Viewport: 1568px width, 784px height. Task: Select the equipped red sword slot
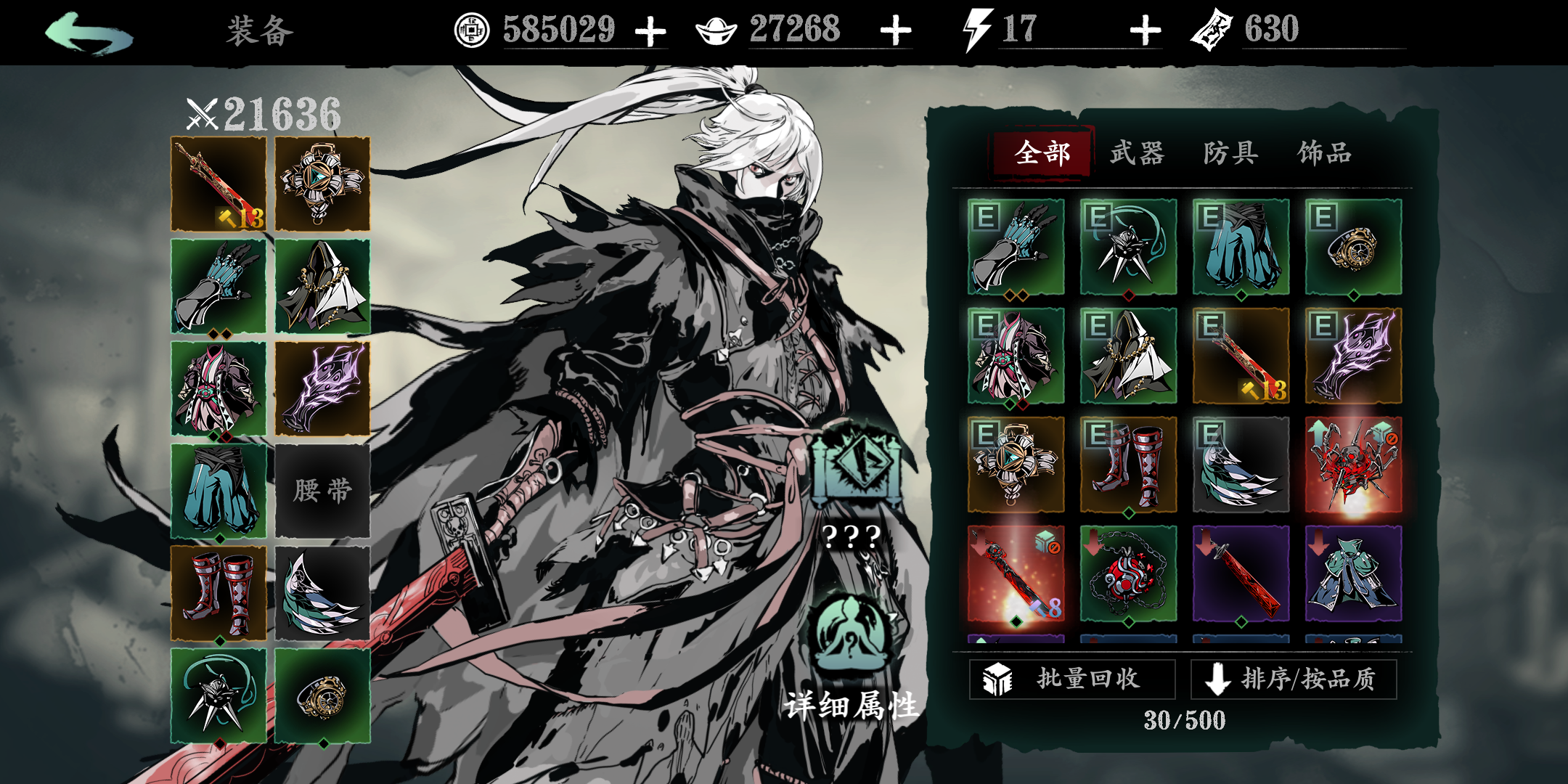(x=219, y=184)
